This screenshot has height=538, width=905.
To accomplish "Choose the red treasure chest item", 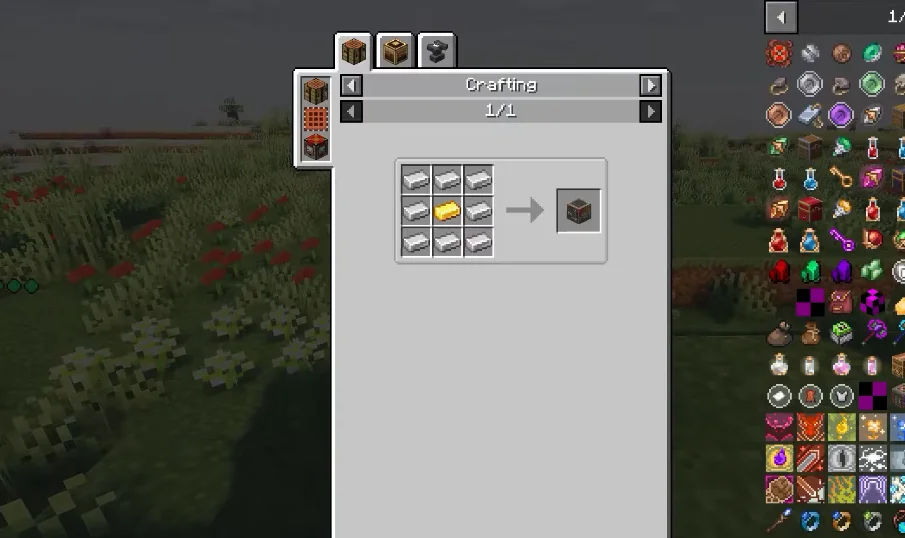I will pos(810,209).
